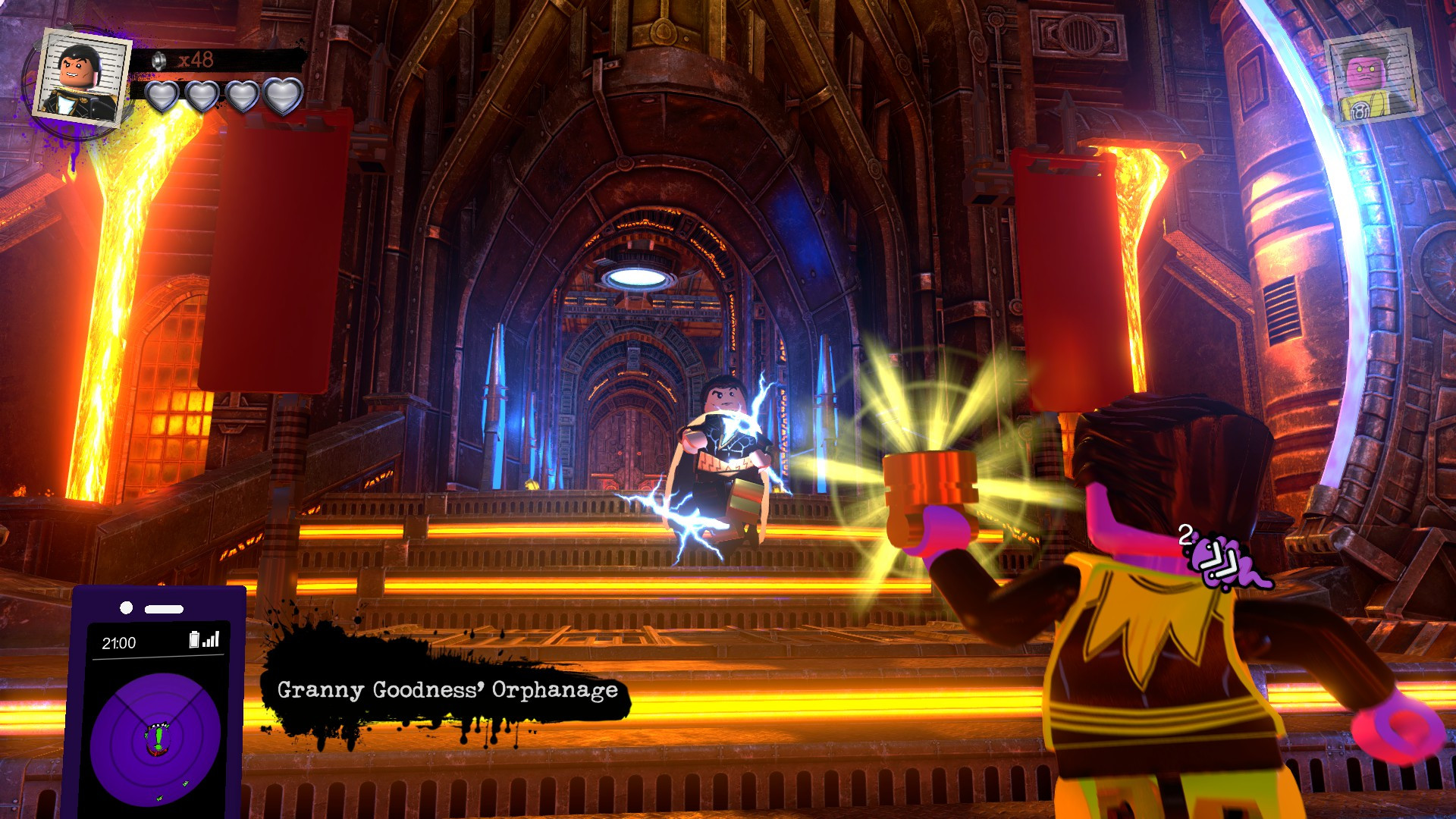Viewport: 1456px width, 819px height.
Task: Click the signal strength bars icon
Action: coord(210,640)
